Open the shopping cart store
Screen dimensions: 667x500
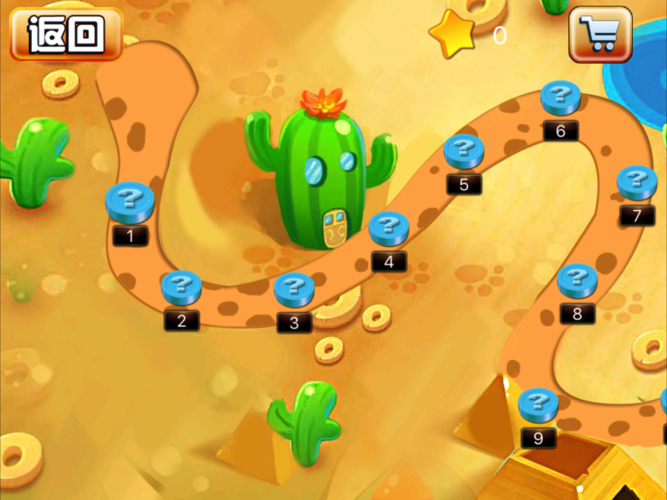point(600,34)
